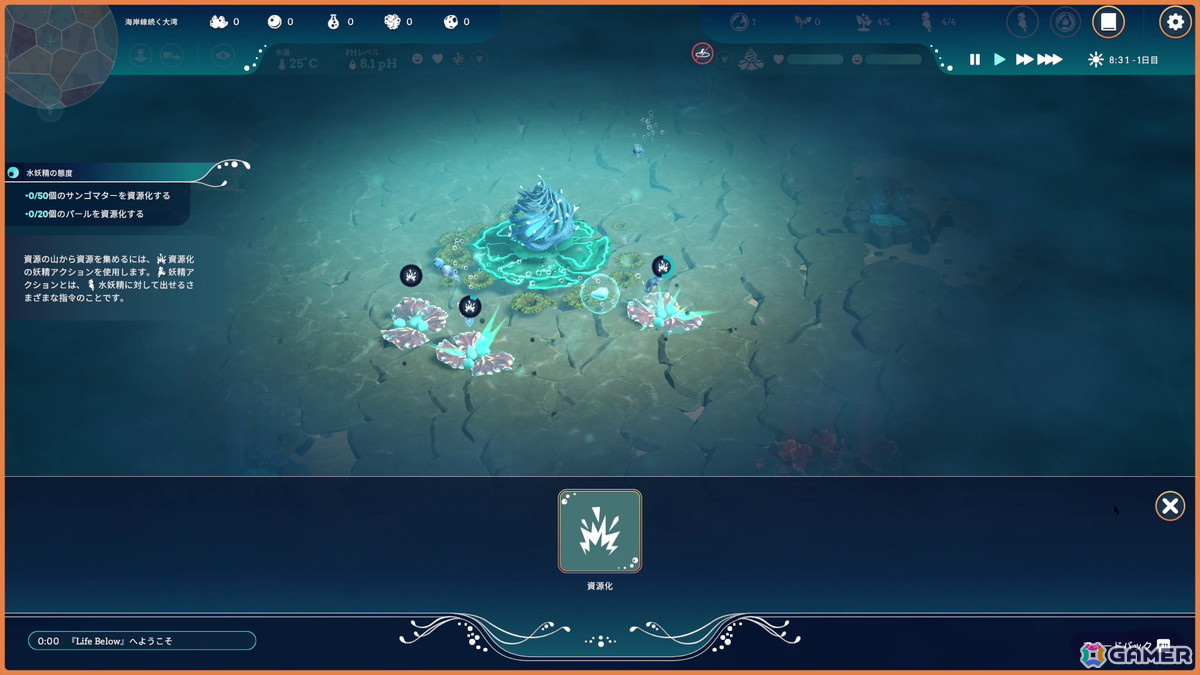Click the honeycomb minimap

(x=50, y=52)
